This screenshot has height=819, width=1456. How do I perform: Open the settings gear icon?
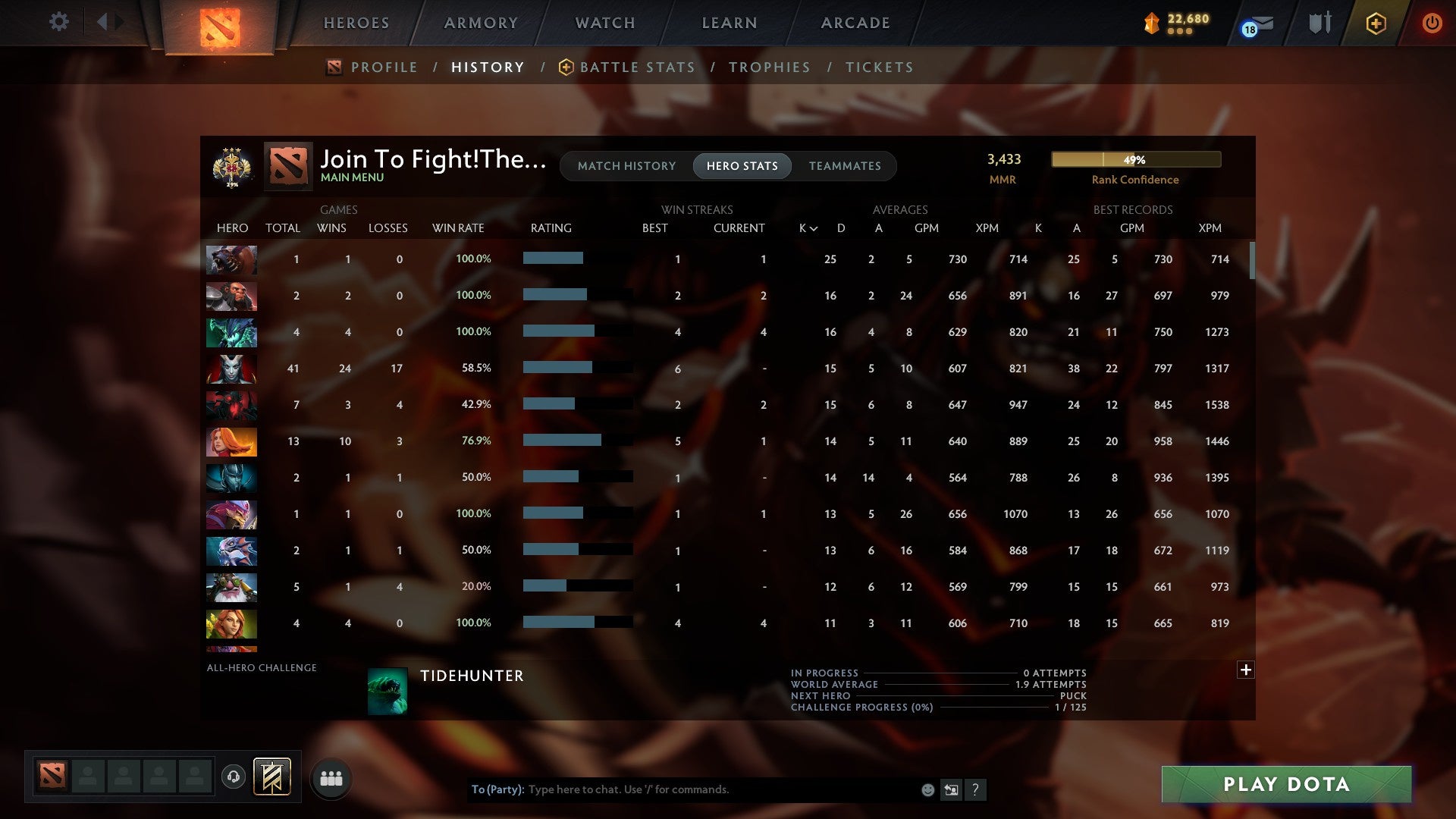(x=59, y=23)
